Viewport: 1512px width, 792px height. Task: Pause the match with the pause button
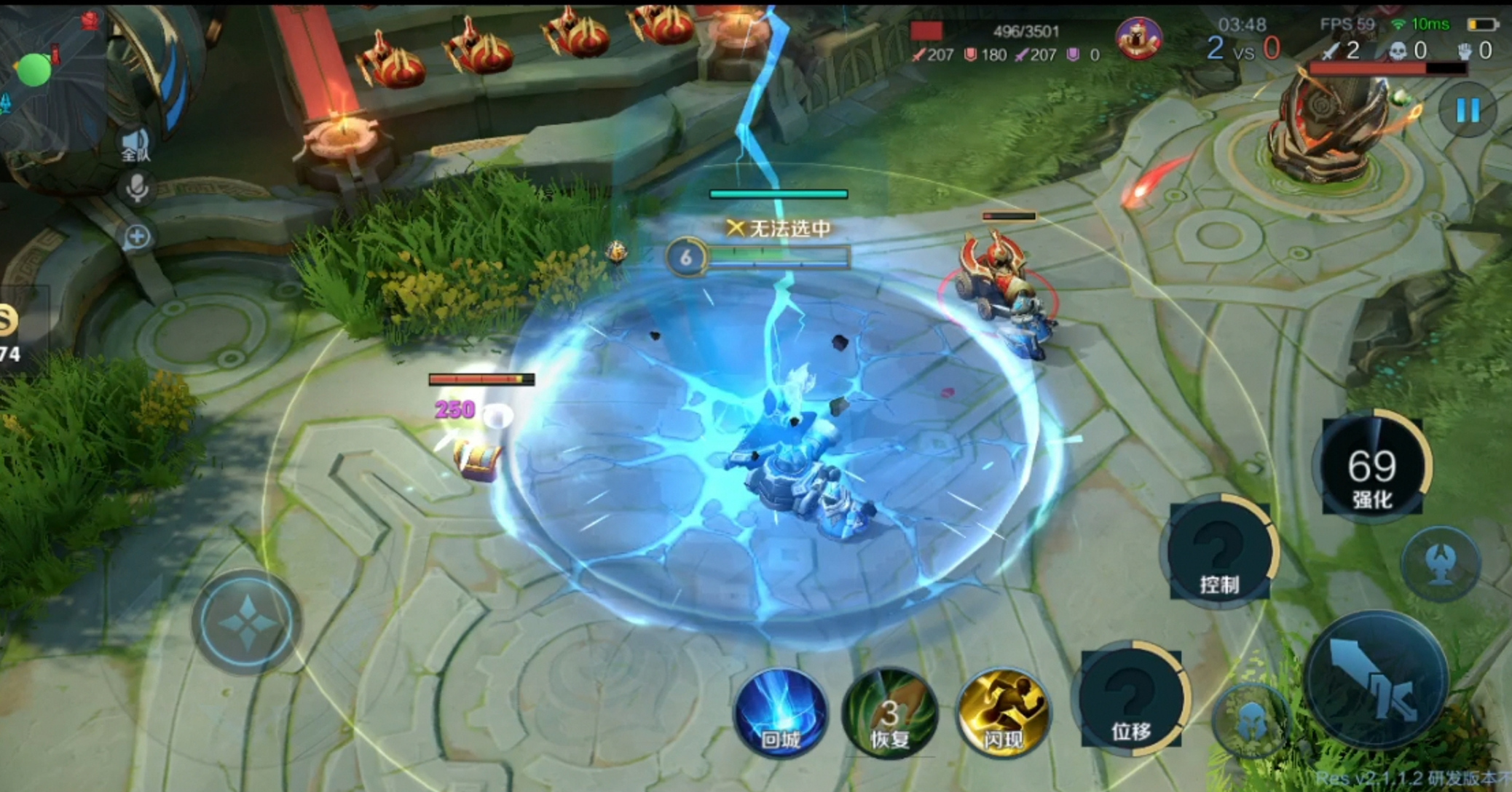pos(1467,111)
